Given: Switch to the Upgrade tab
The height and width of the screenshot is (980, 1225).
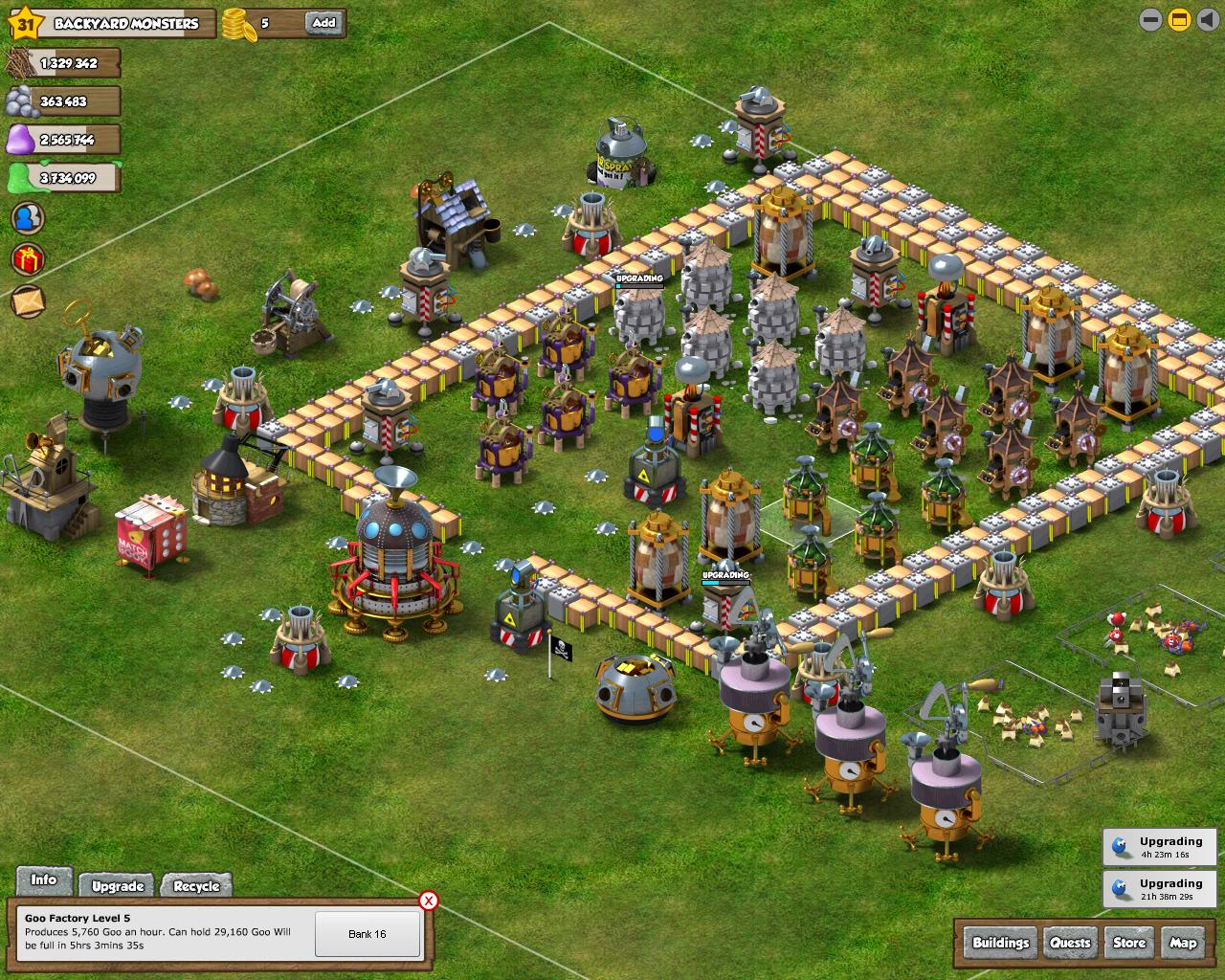Looking at the screenshot, I should tap(118, 886).
